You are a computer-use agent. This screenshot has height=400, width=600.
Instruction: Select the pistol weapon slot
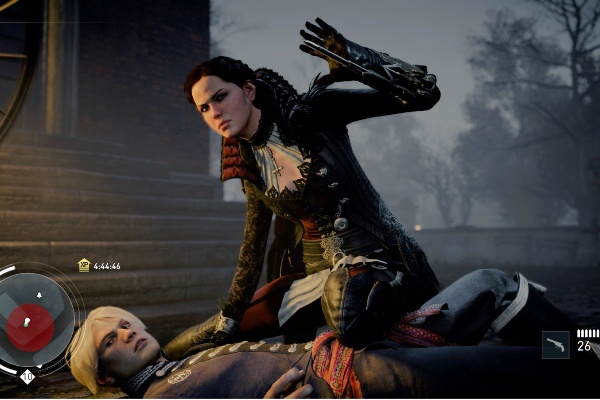point(556,345)
